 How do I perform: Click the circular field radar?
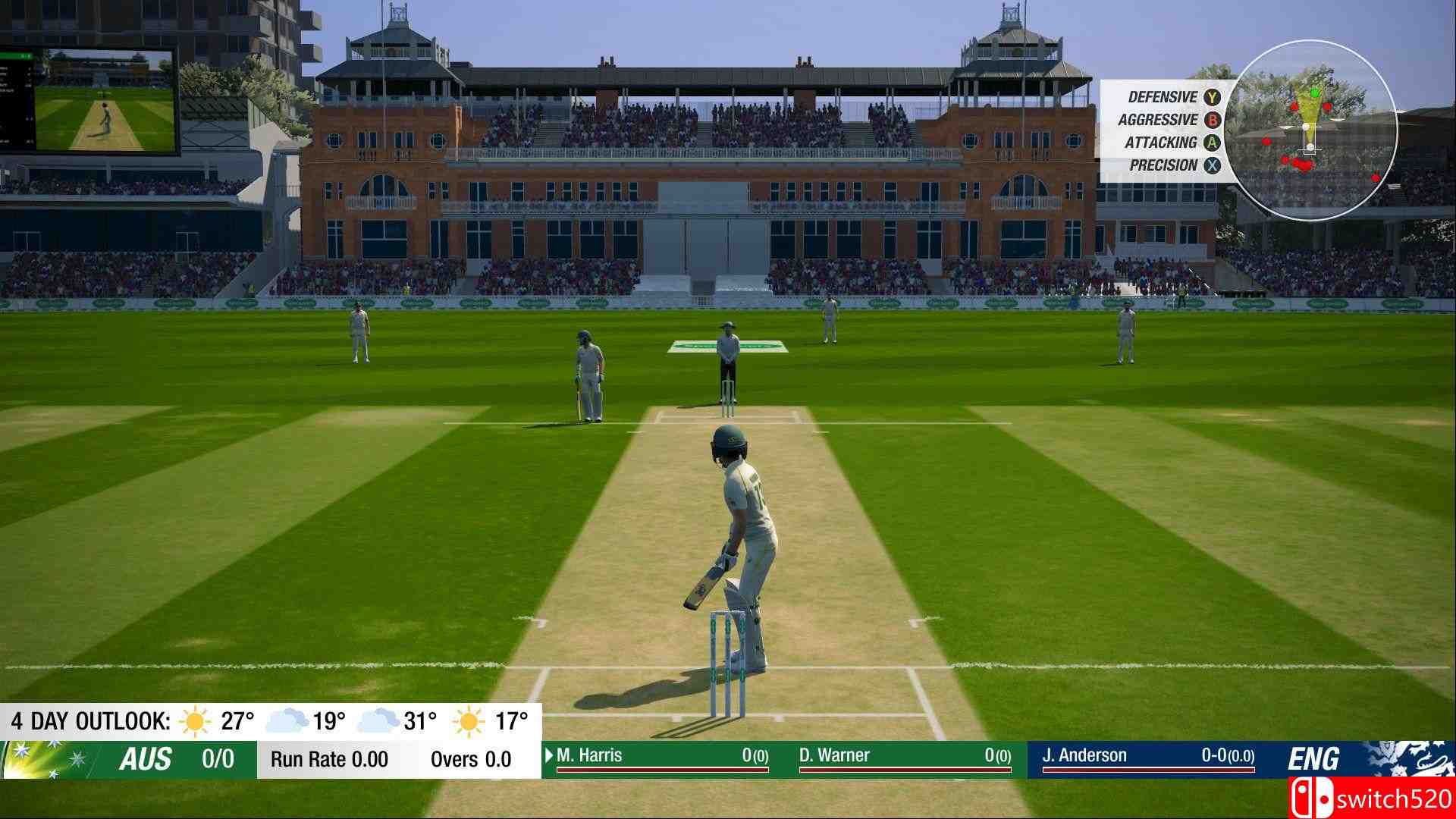[x=1310, y=130]
